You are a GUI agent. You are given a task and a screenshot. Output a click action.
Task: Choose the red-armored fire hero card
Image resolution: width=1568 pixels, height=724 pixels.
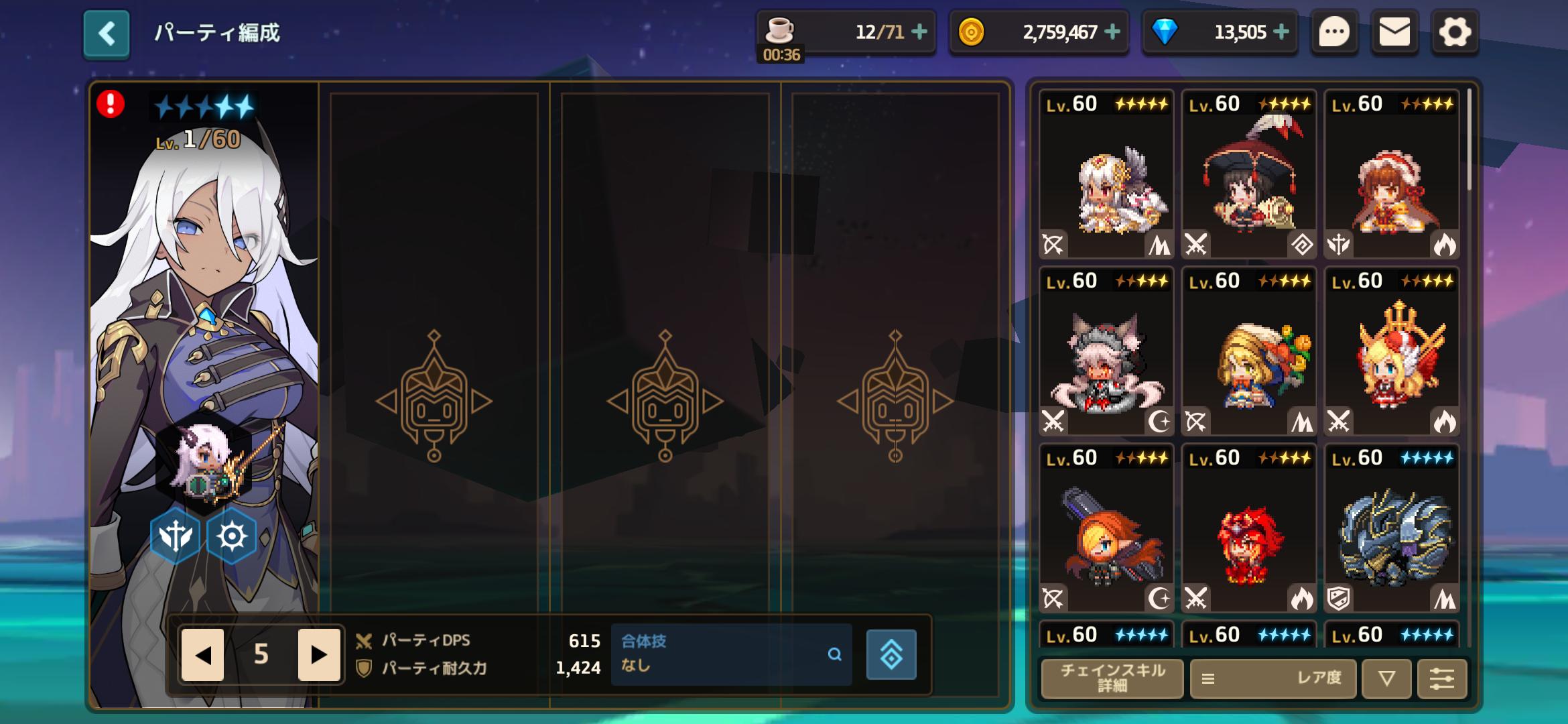(x=1248, y=528)
